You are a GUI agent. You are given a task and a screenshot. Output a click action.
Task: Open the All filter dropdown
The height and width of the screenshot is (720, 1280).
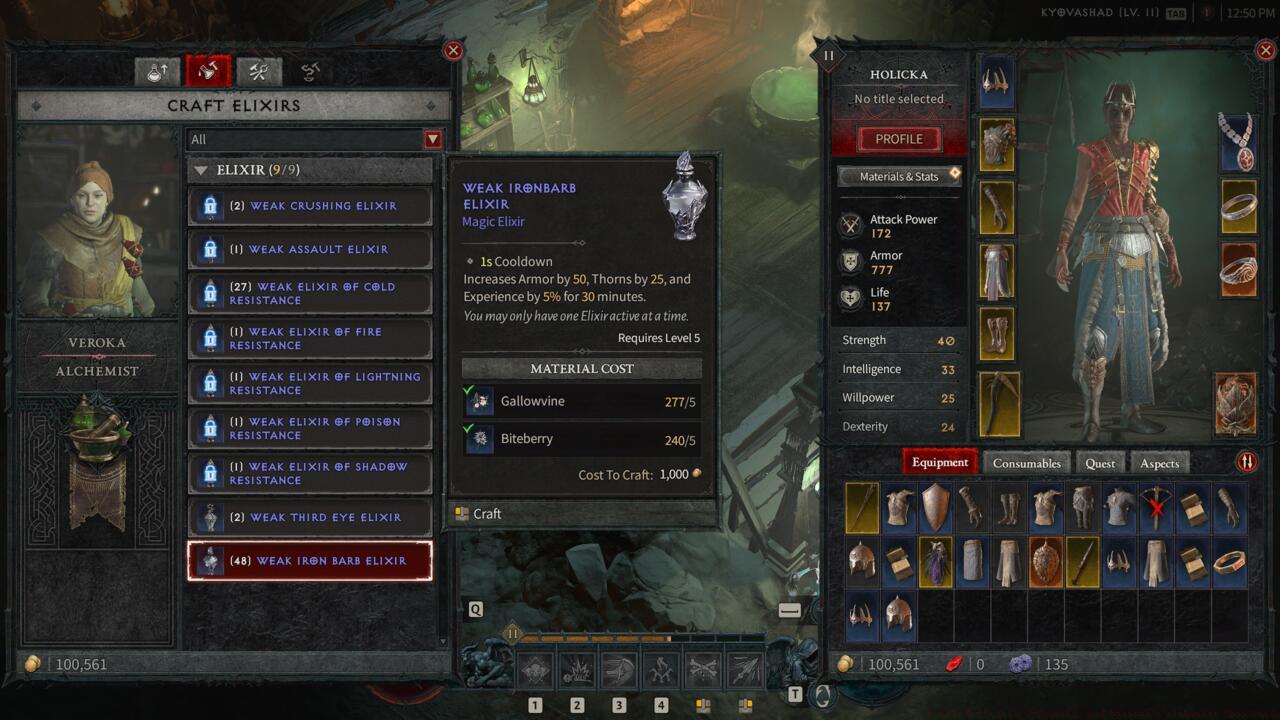point(432,139)
